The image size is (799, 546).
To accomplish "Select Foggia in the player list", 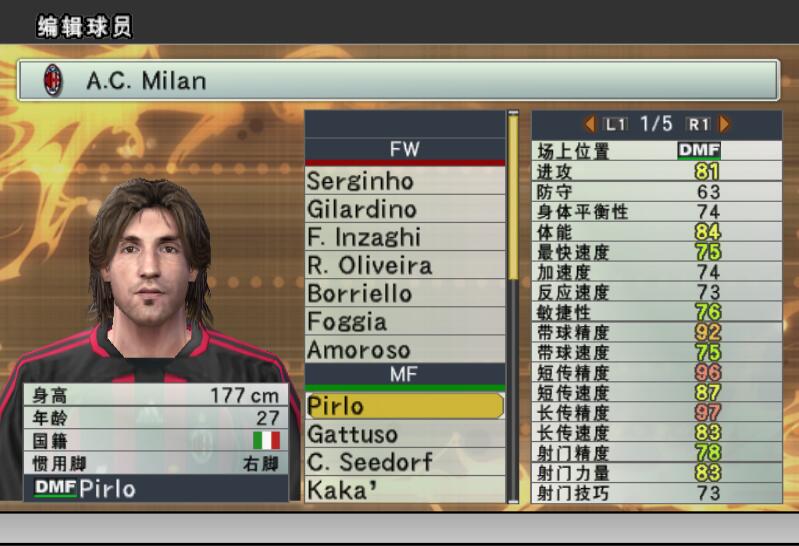I will 404,321.
